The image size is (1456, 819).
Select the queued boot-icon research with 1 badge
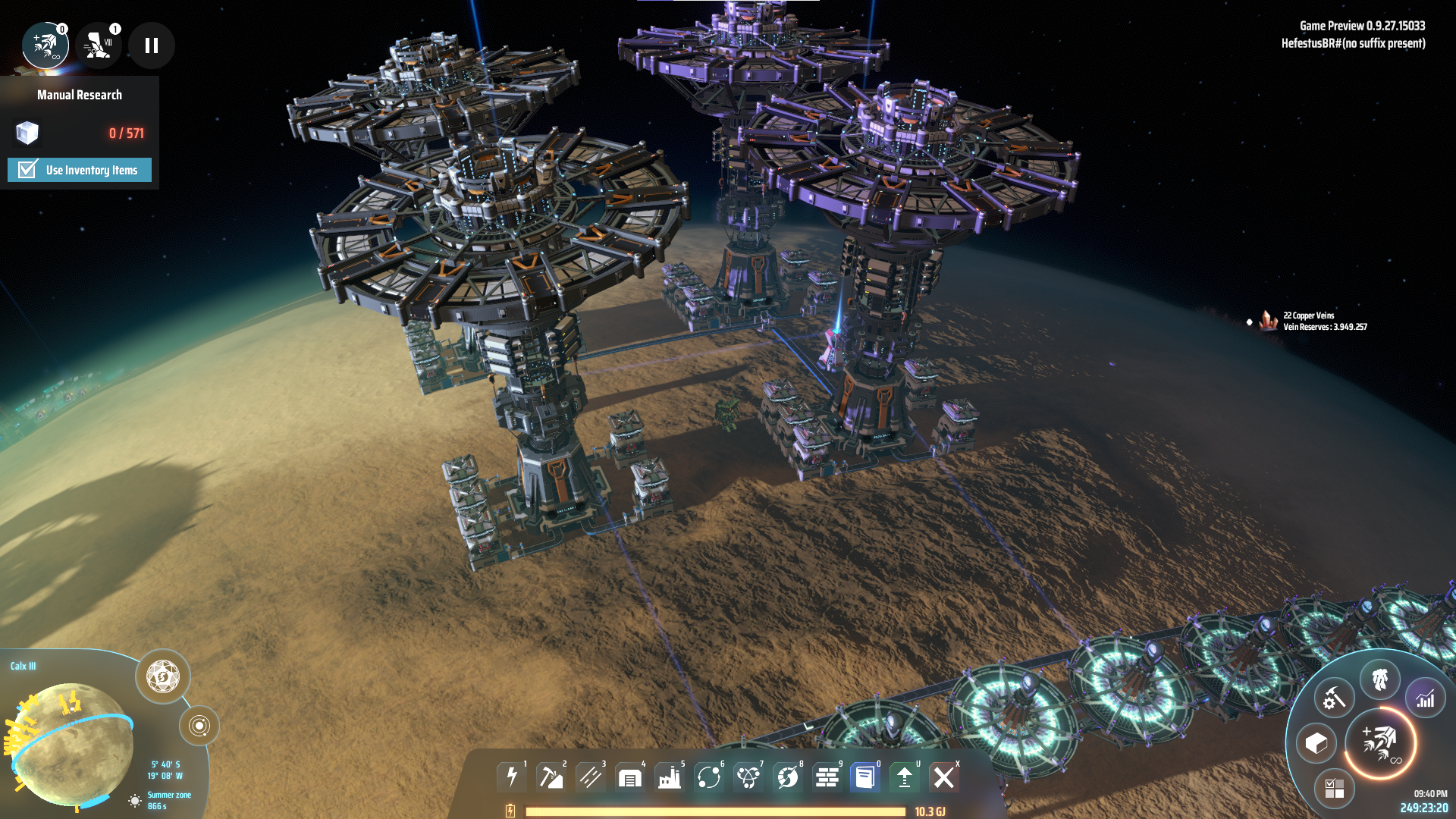pyautogui.click(x=99, y=45)
